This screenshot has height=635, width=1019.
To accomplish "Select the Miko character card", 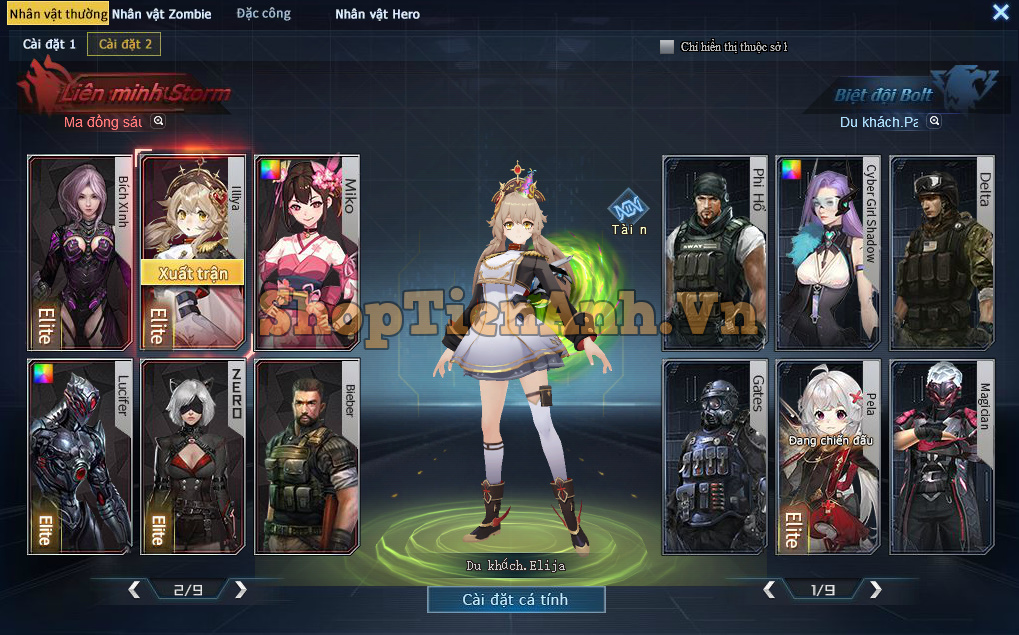I will tap(307, 252).
